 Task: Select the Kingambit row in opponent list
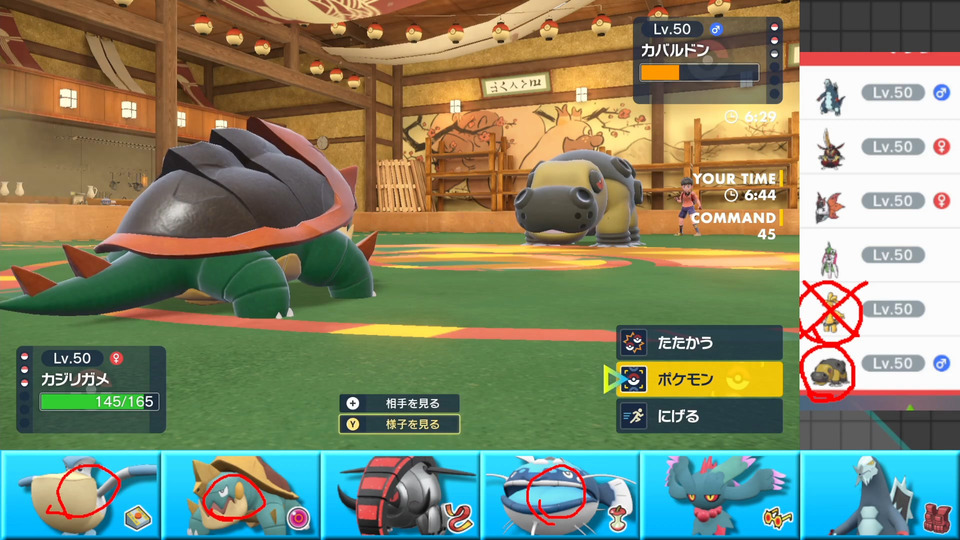880,147
